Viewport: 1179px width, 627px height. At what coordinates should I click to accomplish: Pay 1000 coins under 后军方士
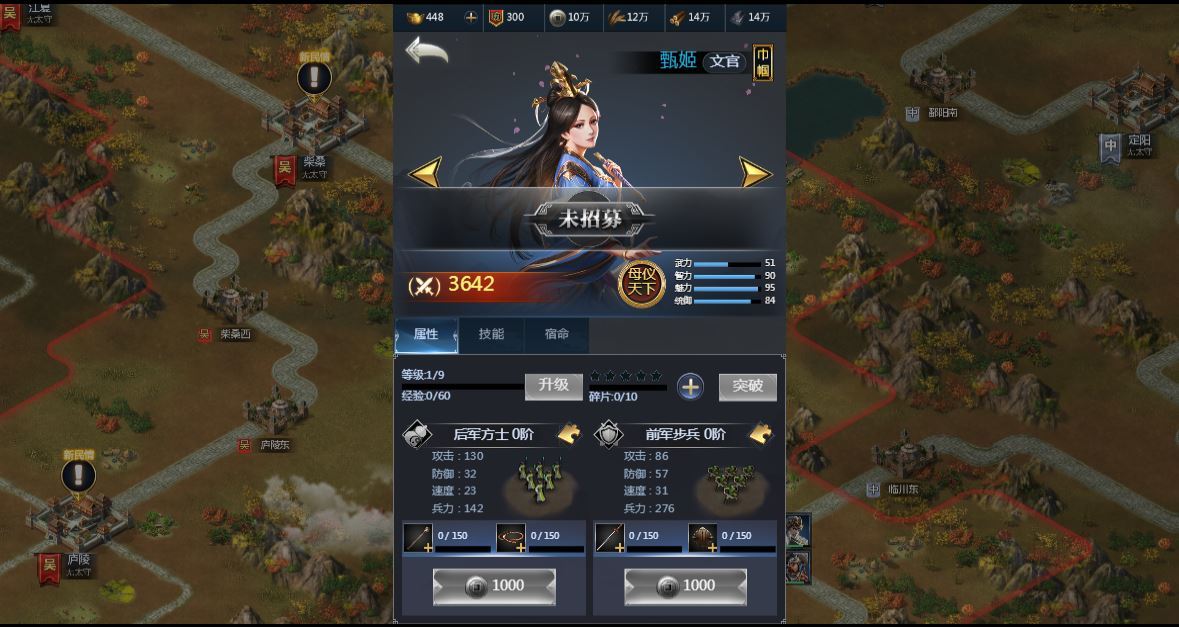click(494, 586)
